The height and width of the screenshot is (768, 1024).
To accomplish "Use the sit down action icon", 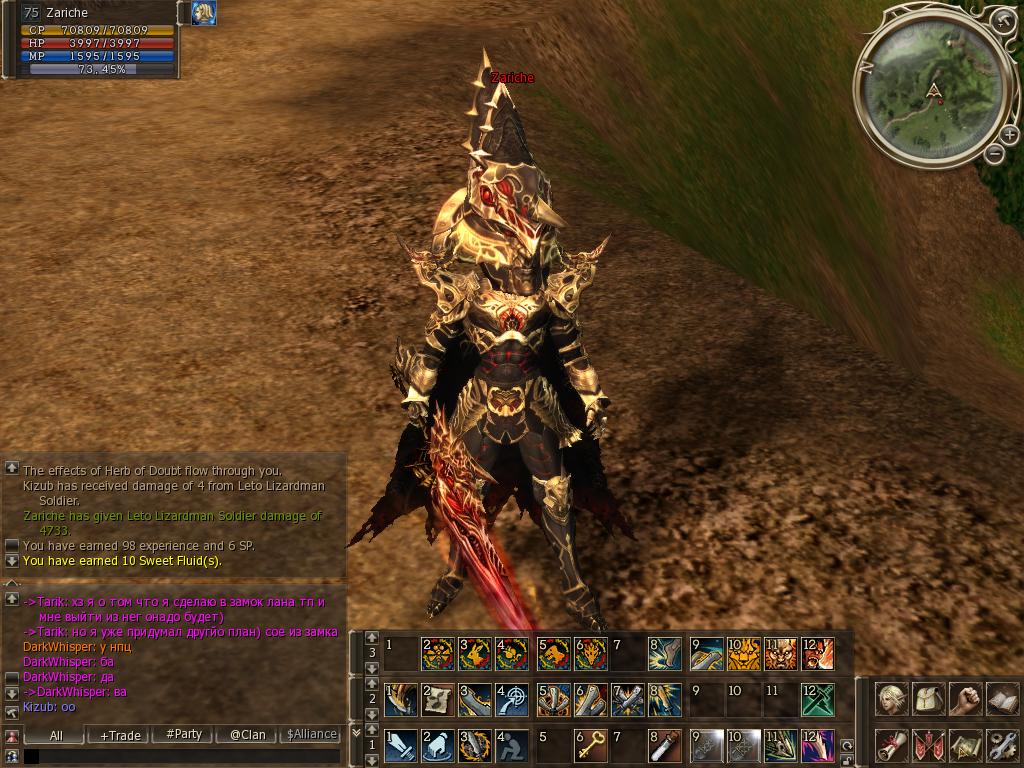I will coord(513,745).
